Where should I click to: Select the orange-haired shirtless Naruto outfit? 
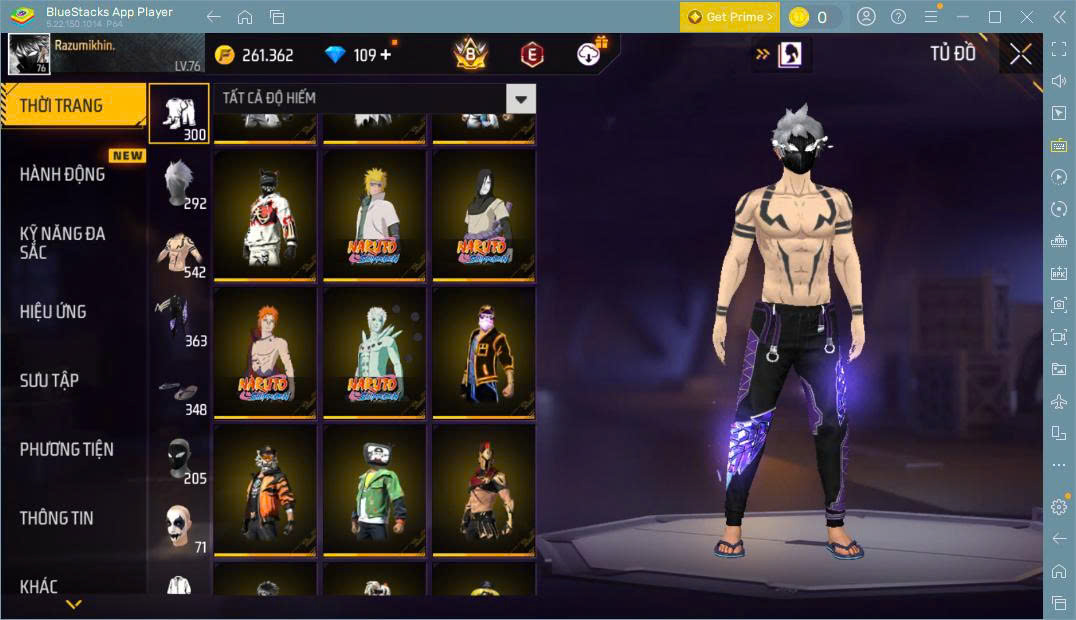pyautogui.click(x=265, y=352)
